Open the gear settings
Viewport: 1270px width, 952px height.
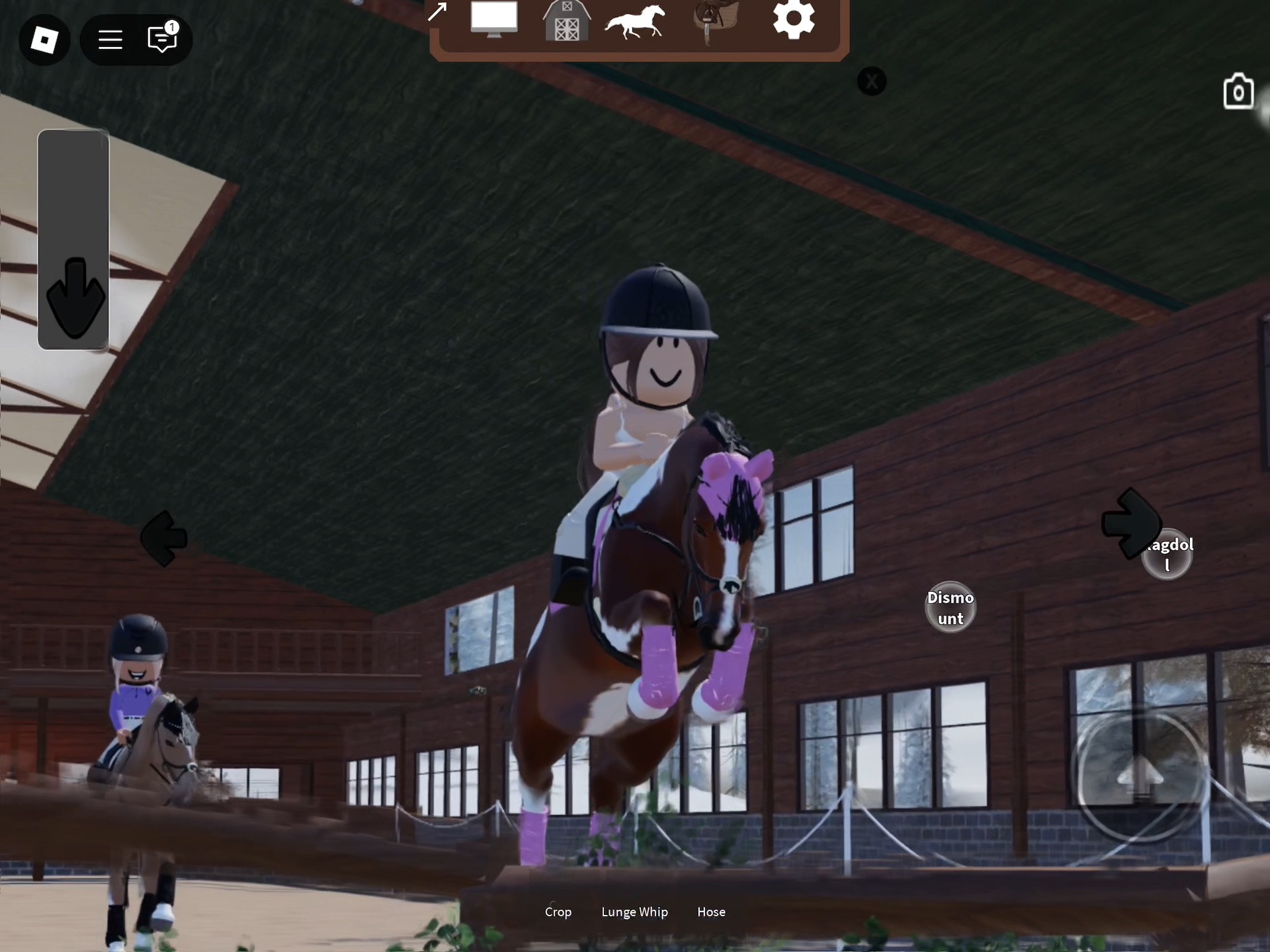(x=793, y=20)
